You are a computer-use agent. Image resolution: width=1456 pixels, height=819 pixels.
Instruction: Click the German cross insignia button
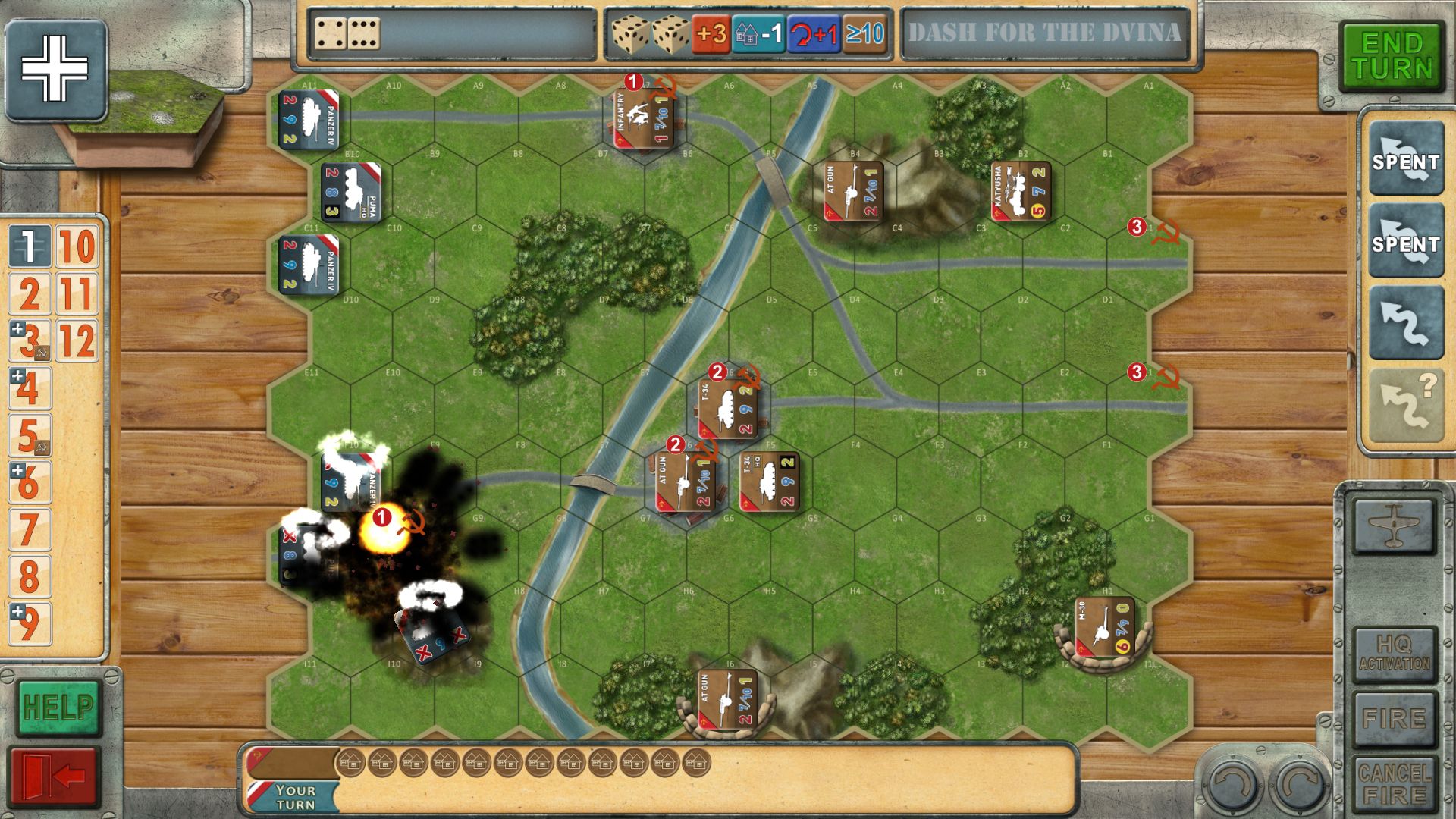[55, 70]
